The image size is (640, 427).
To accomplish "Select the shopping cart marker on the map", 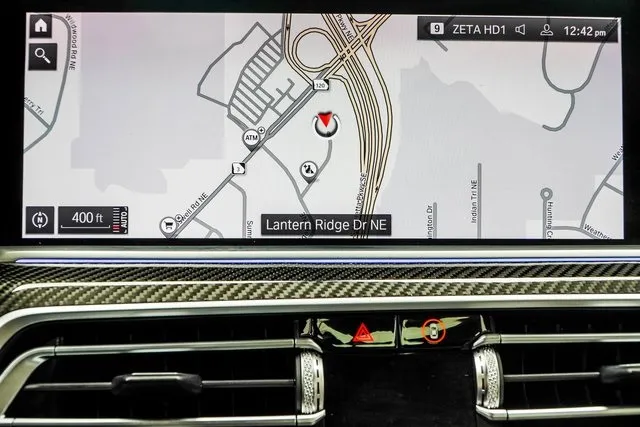I will click(x=169, y=226).
